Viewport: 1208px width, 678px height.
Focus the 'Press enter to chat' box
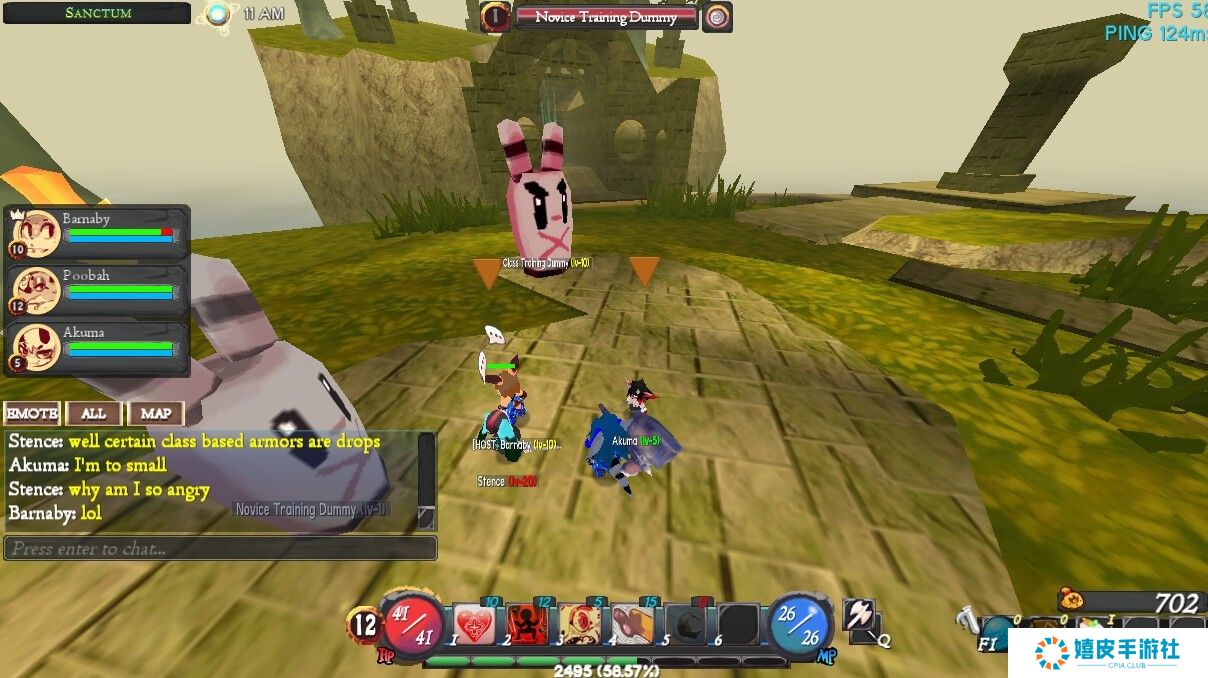pyautogui.click(x=220, y=548)
